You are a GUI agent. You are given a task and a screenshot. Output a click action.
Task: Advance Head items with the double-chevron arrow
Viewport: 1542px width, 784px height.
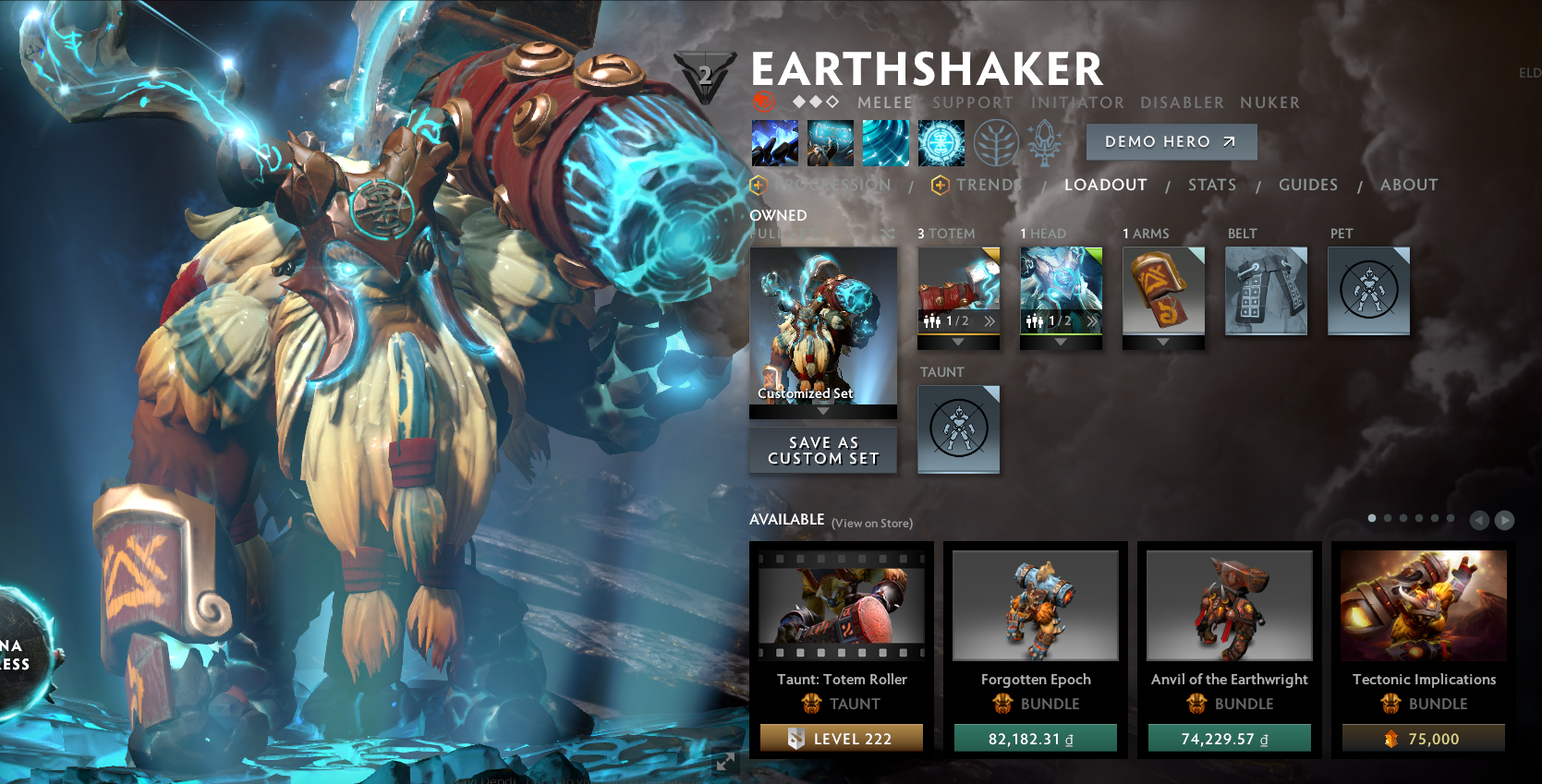[1090, 323]
